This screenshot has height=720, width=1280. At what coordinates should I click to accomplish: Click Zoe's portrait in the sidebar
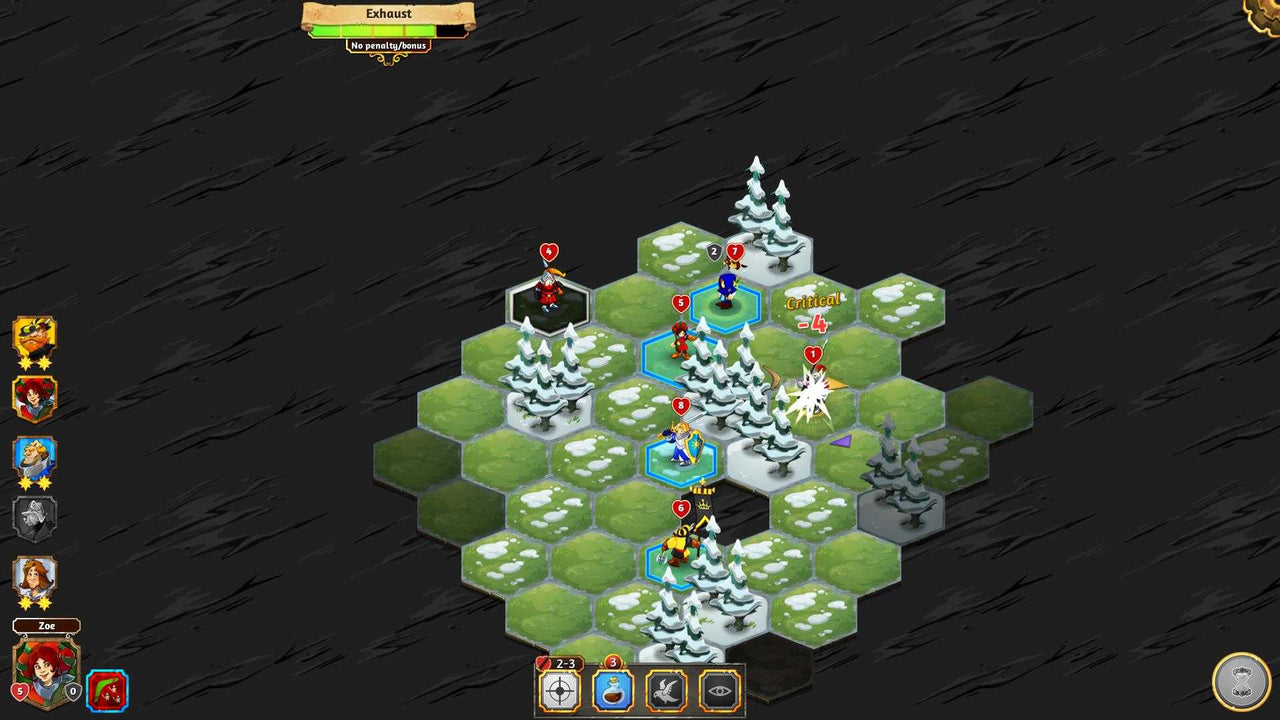click(x=45, y=669)
